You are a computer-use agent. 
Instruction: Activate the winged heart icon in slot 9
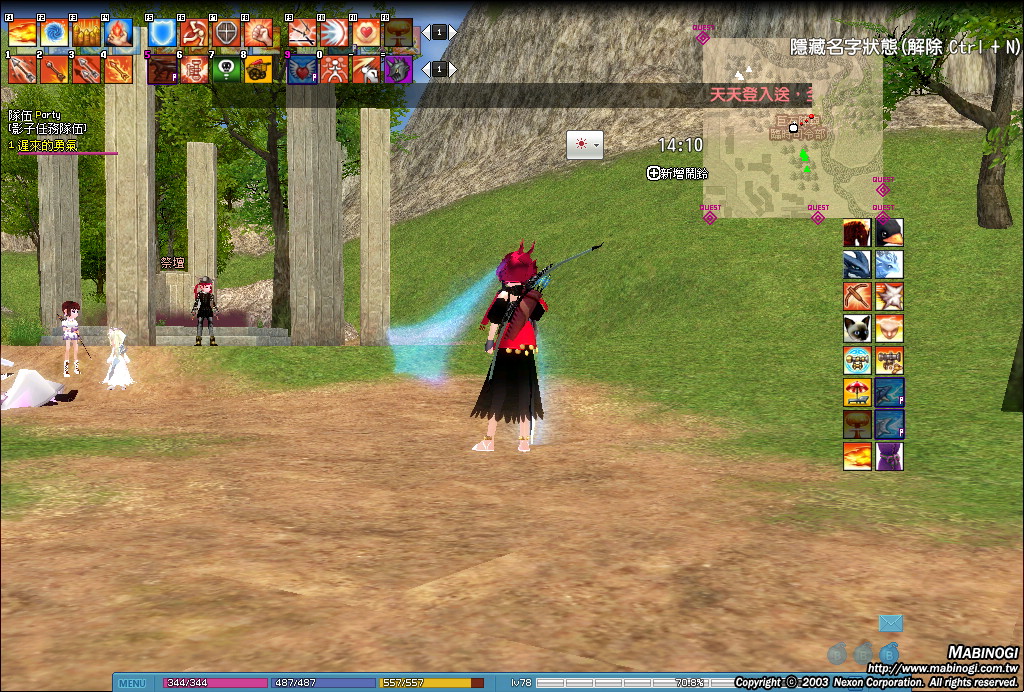point(302,69)
